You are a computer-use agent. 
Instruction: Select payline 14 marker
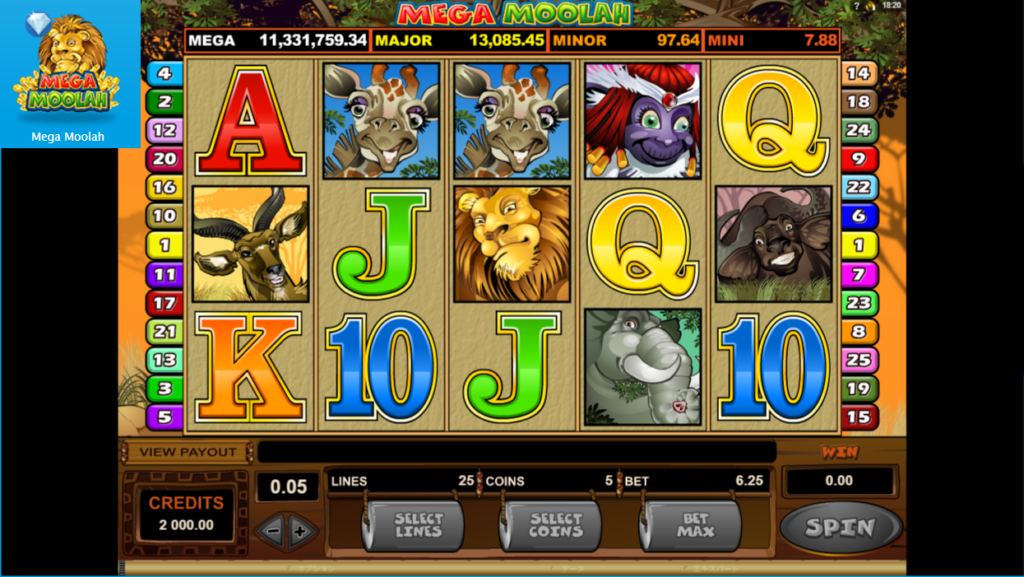[858, 73]
